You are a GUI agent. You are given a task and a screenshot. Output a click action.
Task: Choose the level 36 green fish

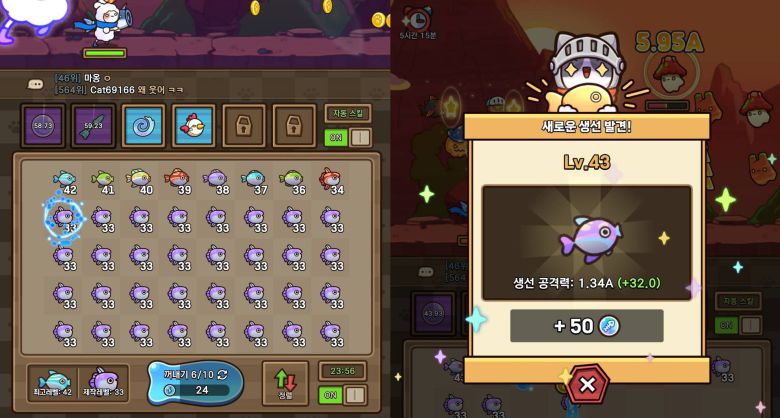(x=293, y=181)
